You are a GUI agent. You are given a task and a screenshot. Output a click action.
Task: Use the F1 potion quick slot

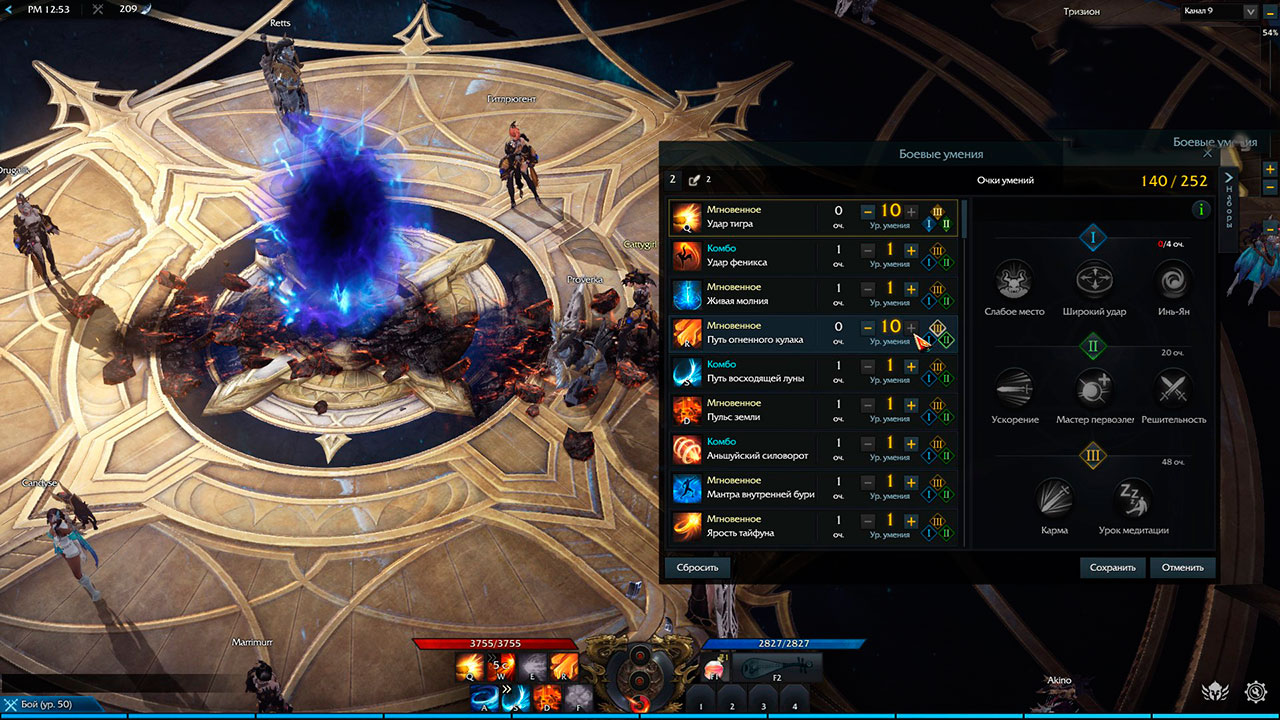point(714,667)
